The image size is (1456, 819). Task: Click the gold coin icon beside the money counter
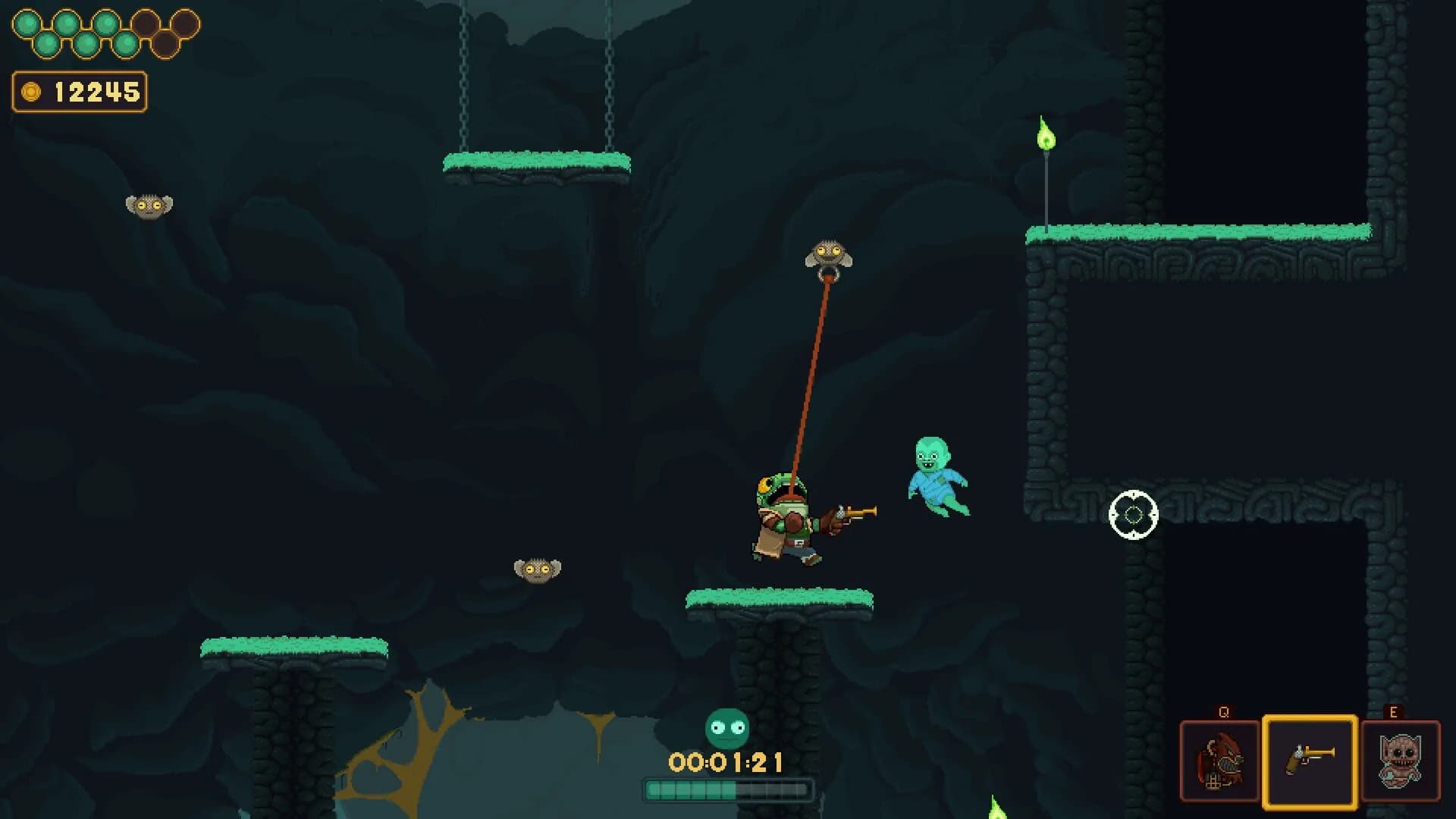tap(30, 89)
